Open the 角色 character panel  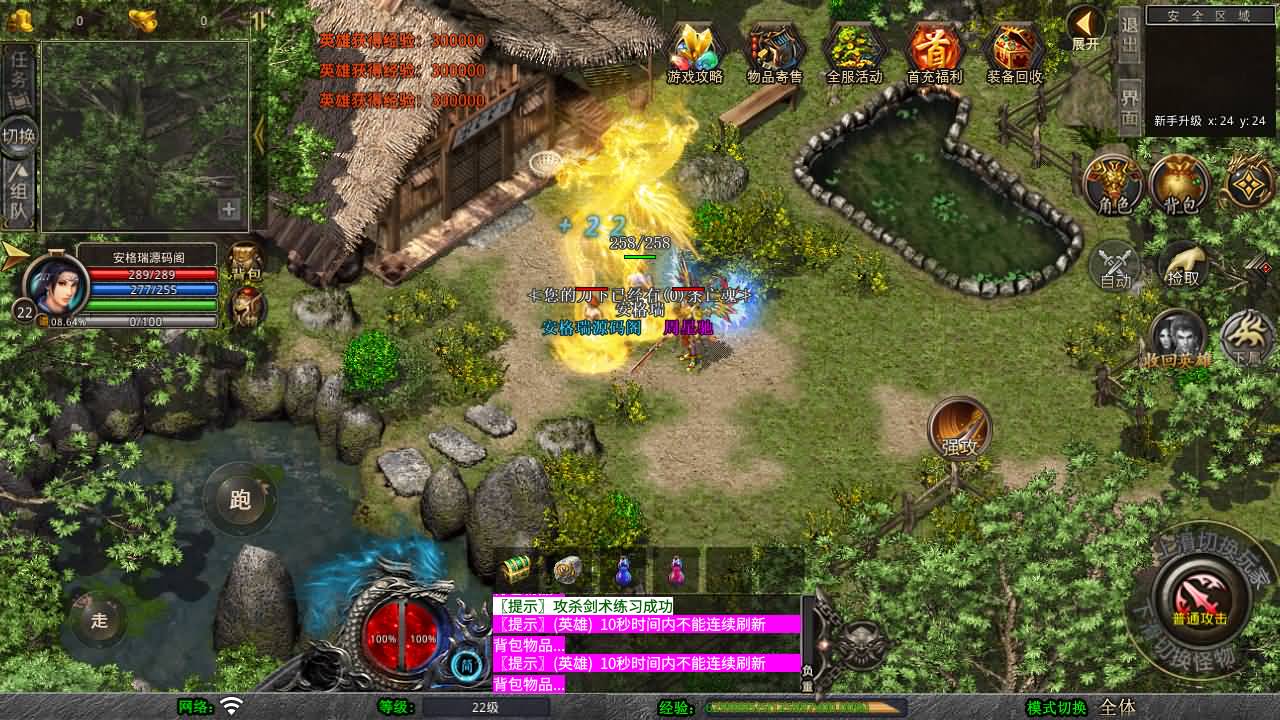tap(1113, 185)
